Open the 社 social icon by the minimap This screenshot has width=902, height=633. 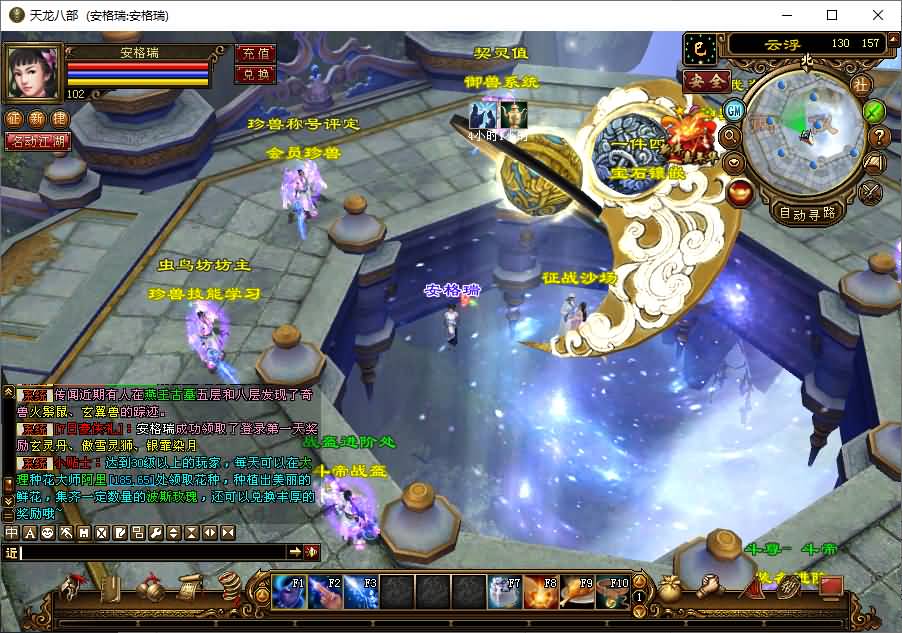(860, 84)
